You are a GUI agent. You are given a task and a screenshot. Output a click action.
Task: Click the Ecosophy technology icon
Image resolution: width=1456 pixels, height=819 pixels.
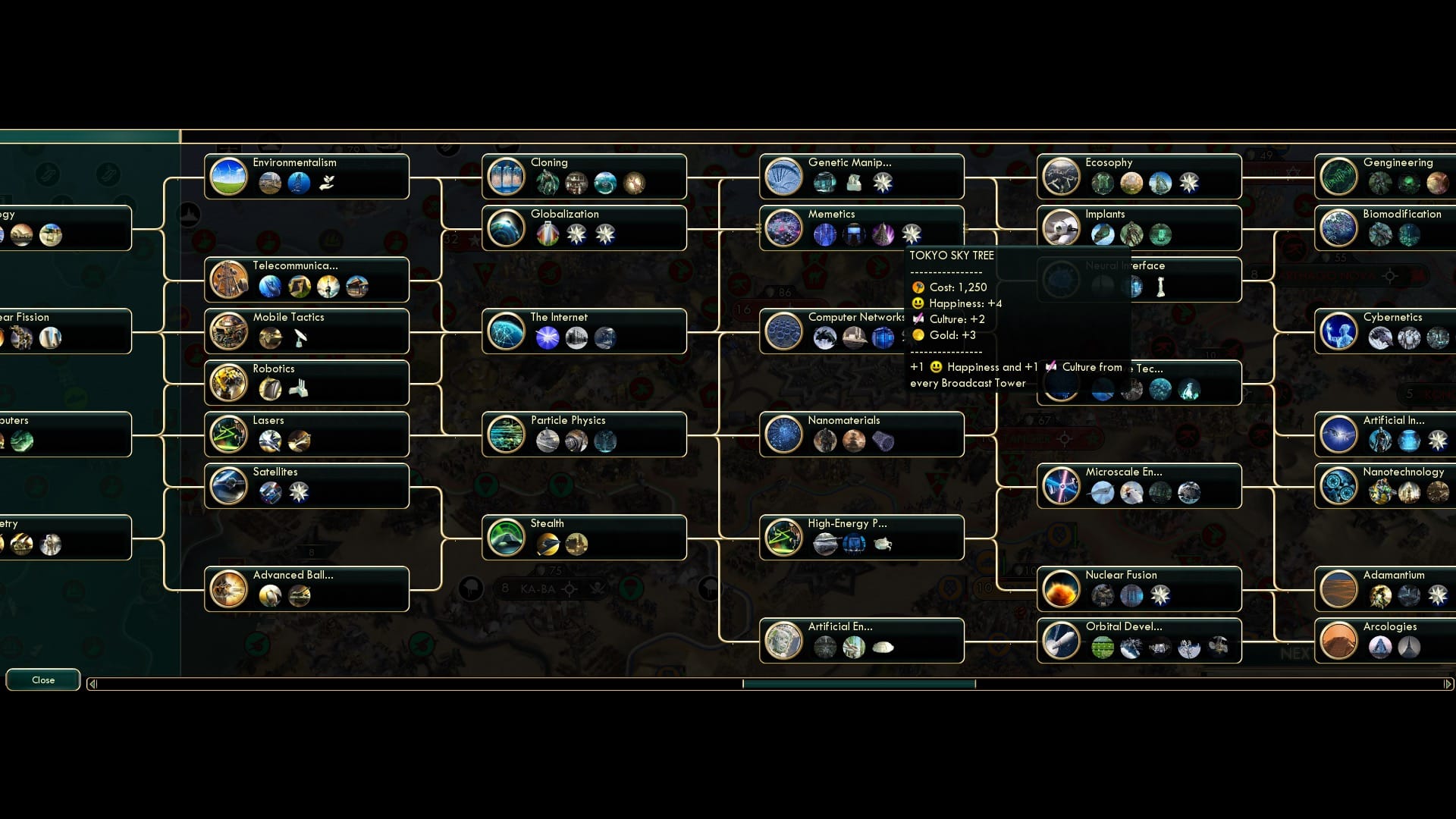1062,177
